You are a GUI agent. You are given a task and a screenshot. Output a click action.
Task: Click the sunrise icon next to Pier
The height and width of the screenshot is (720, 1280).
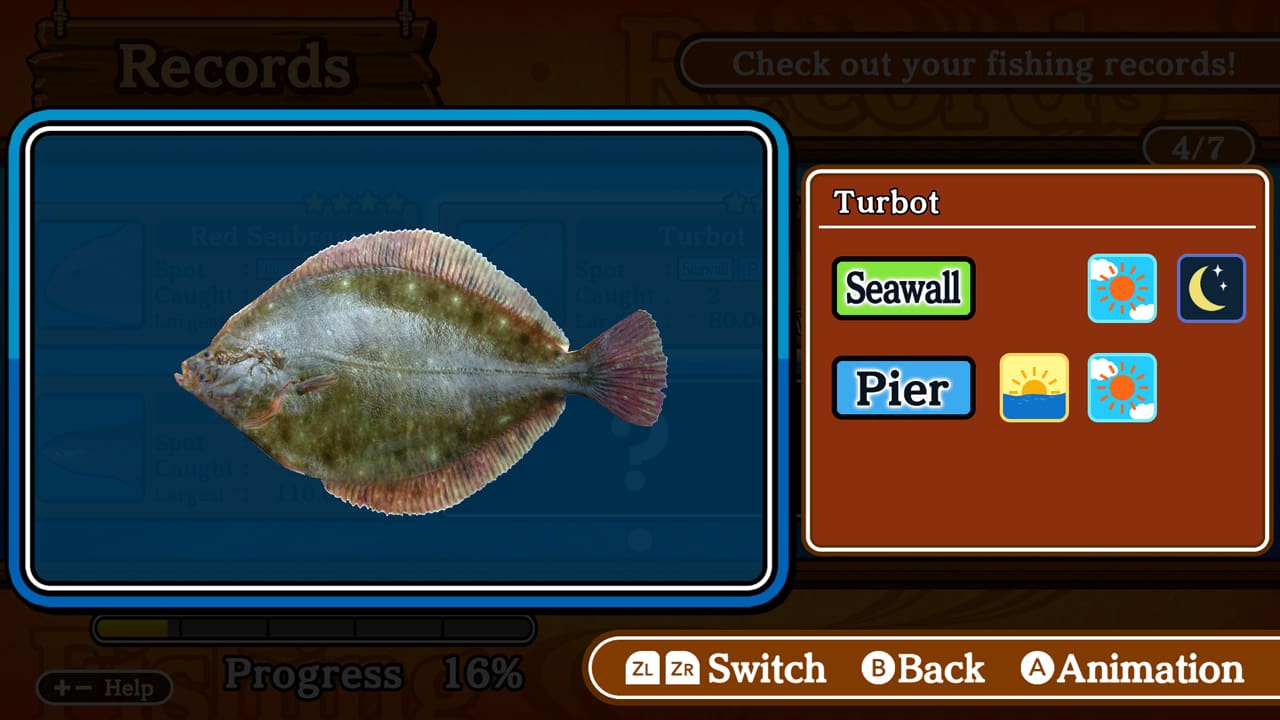1034,388
